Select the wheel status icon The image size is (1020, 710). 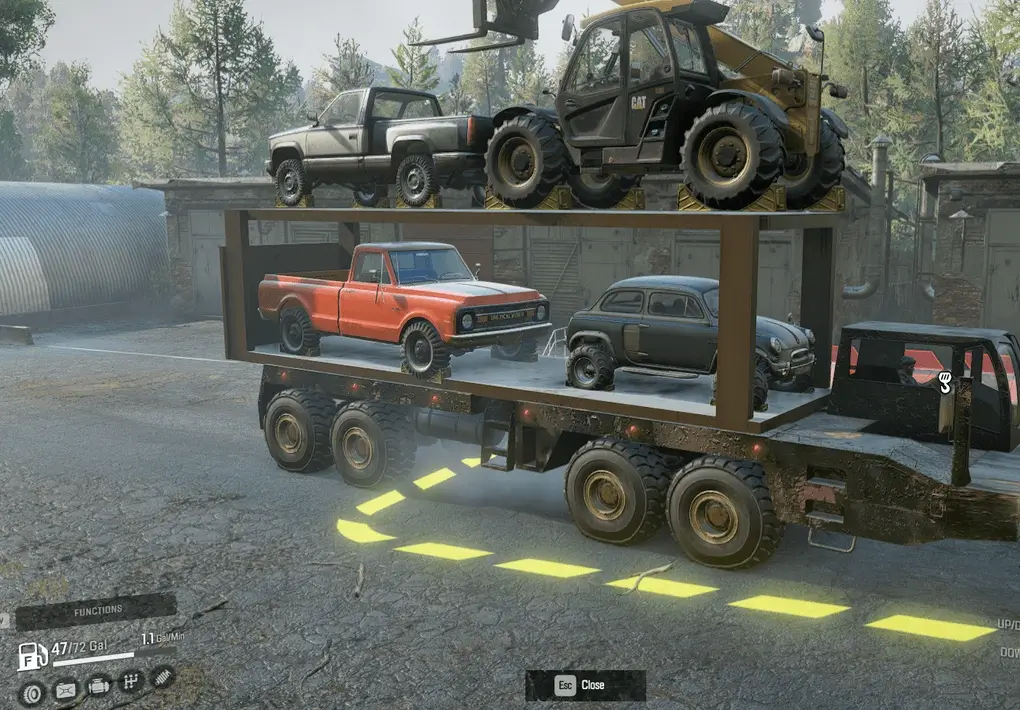(33, 691)
